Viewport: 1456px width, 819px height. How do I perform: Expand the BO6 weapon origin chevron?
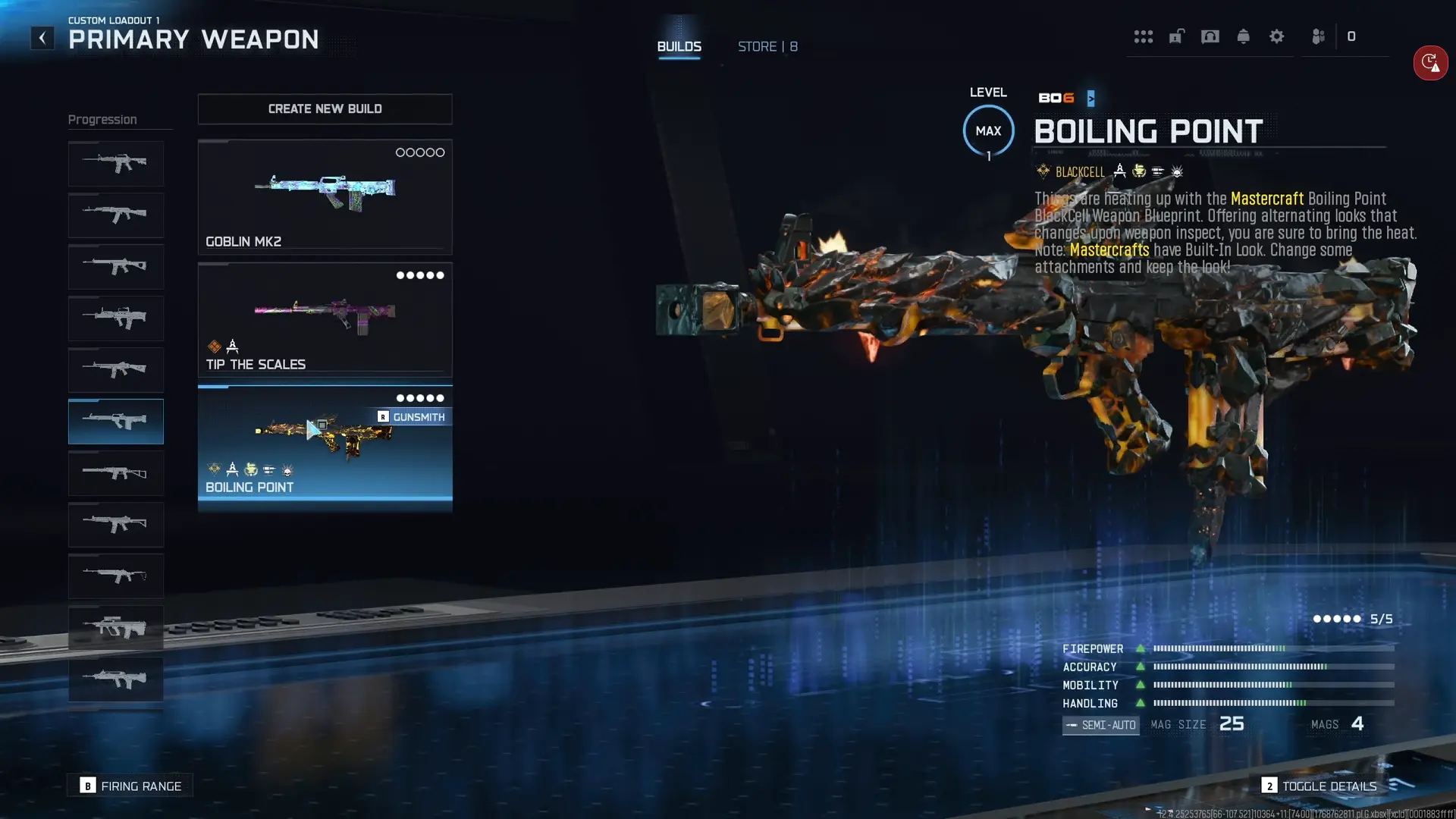click(1090, 98)
